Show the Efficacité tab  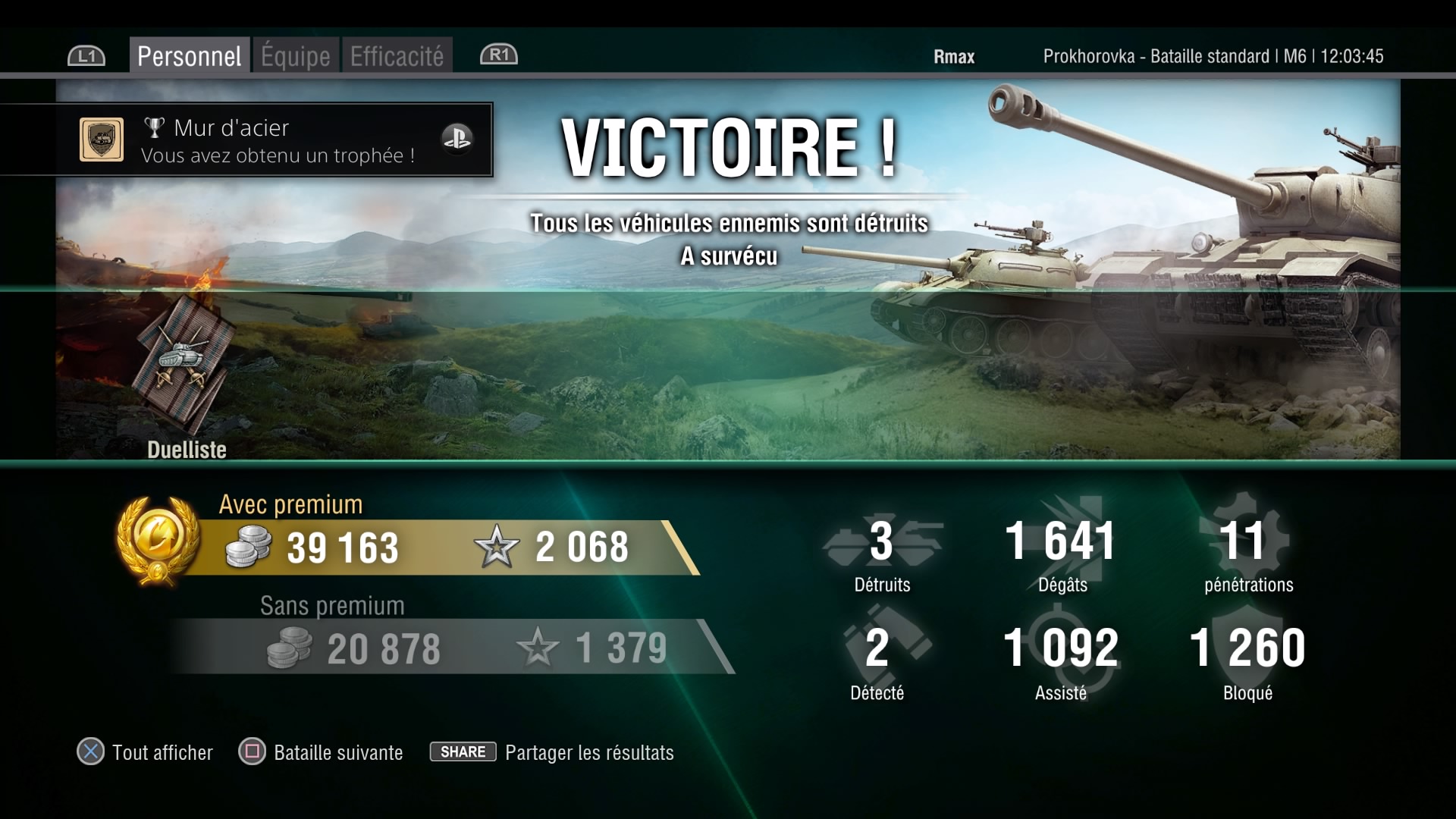397,56
